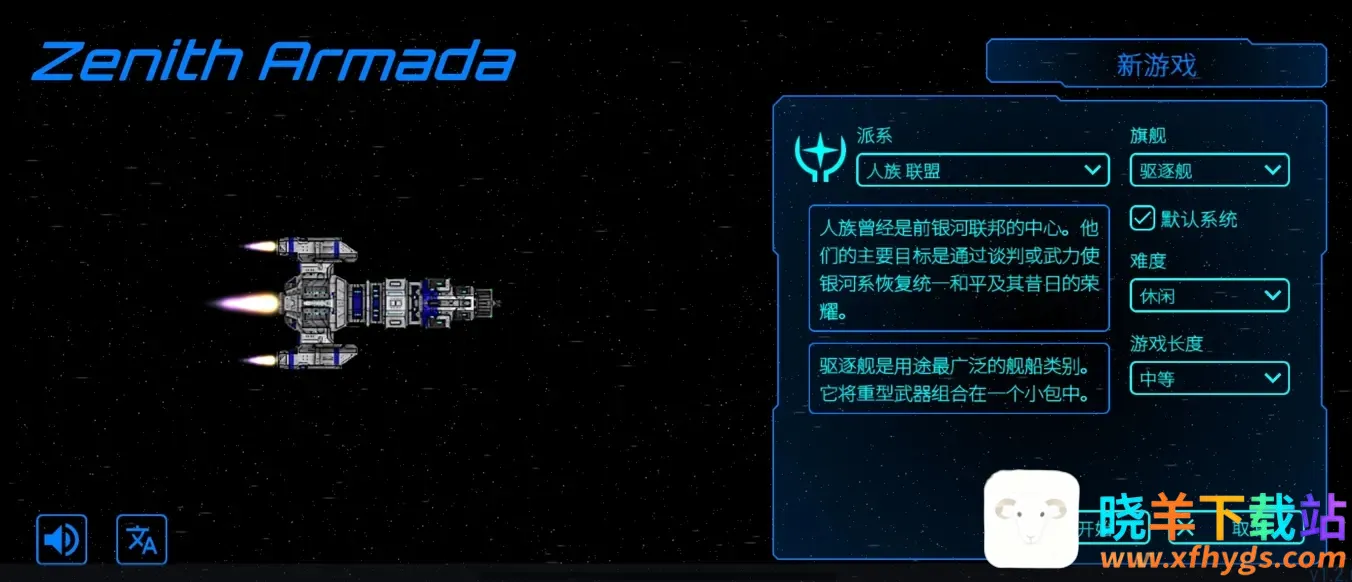
Task: Change language with the translate icon
Action: (x=142, y=540)
